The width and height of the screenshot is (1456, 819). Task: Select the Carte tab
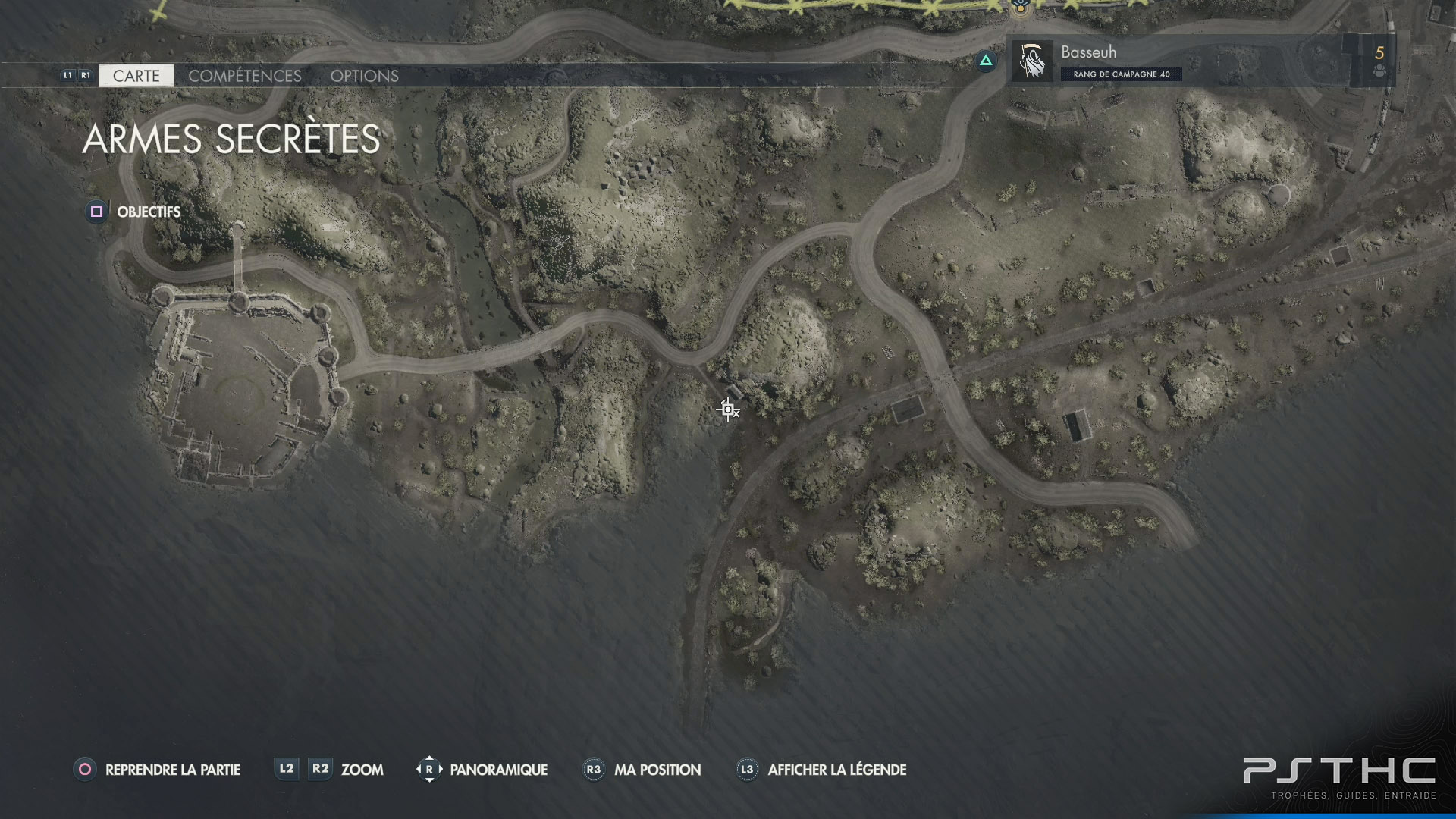coord(136,76)
